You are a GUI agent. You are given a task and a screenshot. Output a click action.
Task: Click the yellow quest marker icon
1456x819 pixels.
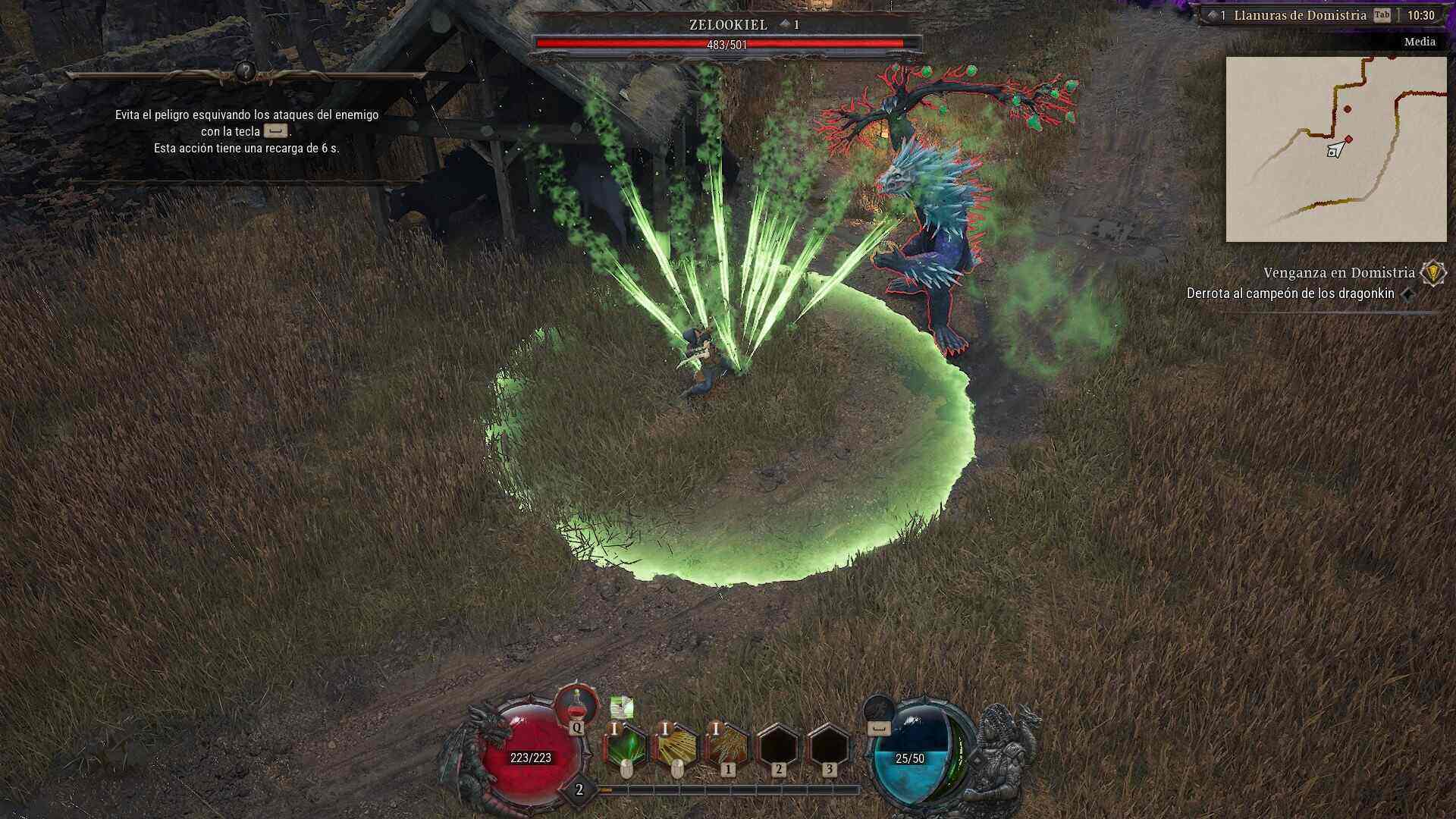1432,273
